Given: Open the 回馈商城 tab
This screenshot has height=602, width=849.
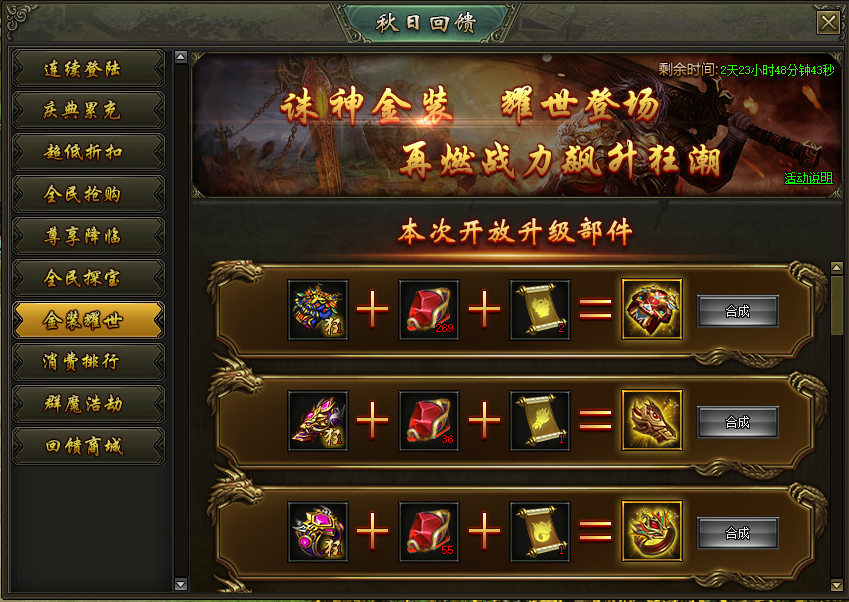Looking at the screenshot, I should (x=87, y=446).
